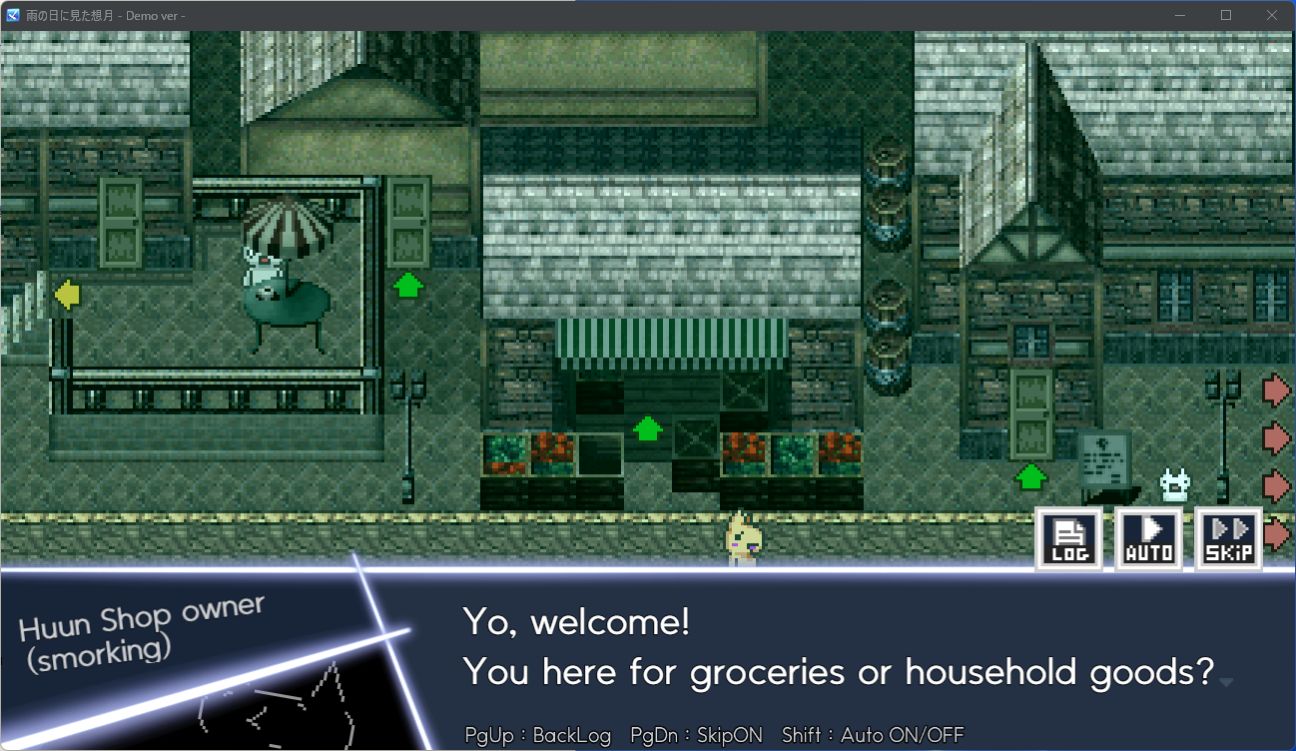Activate the SKIP button
This screenshot has width=1296, height=751.
point(1228,539)
